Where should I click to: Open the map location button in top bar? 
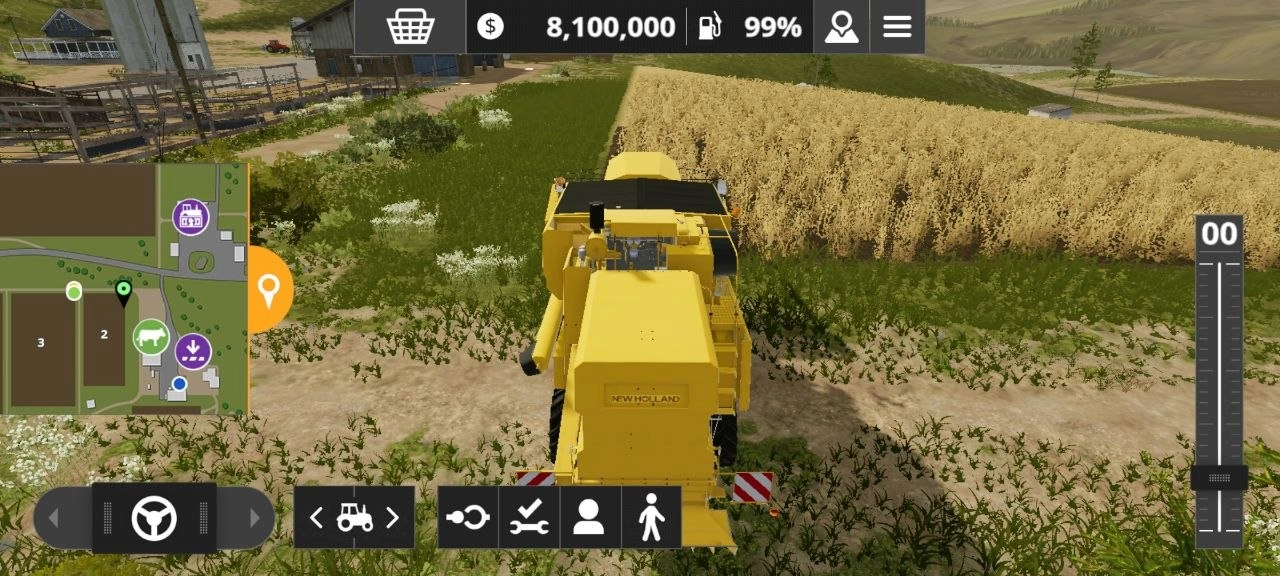click(x=841, y=27)
